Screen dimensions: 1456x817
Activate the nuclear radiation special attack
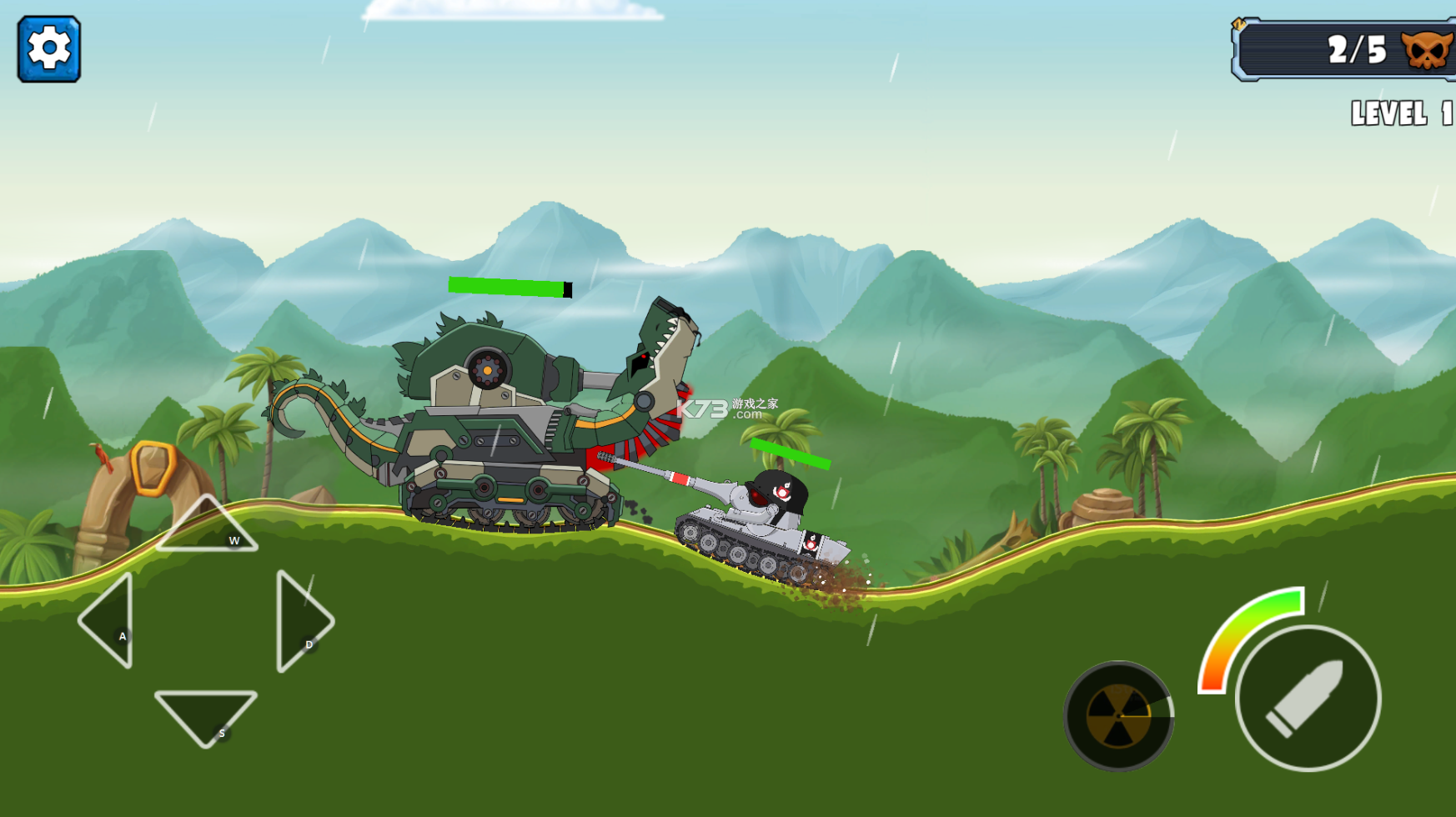(x=1118, y=715)
